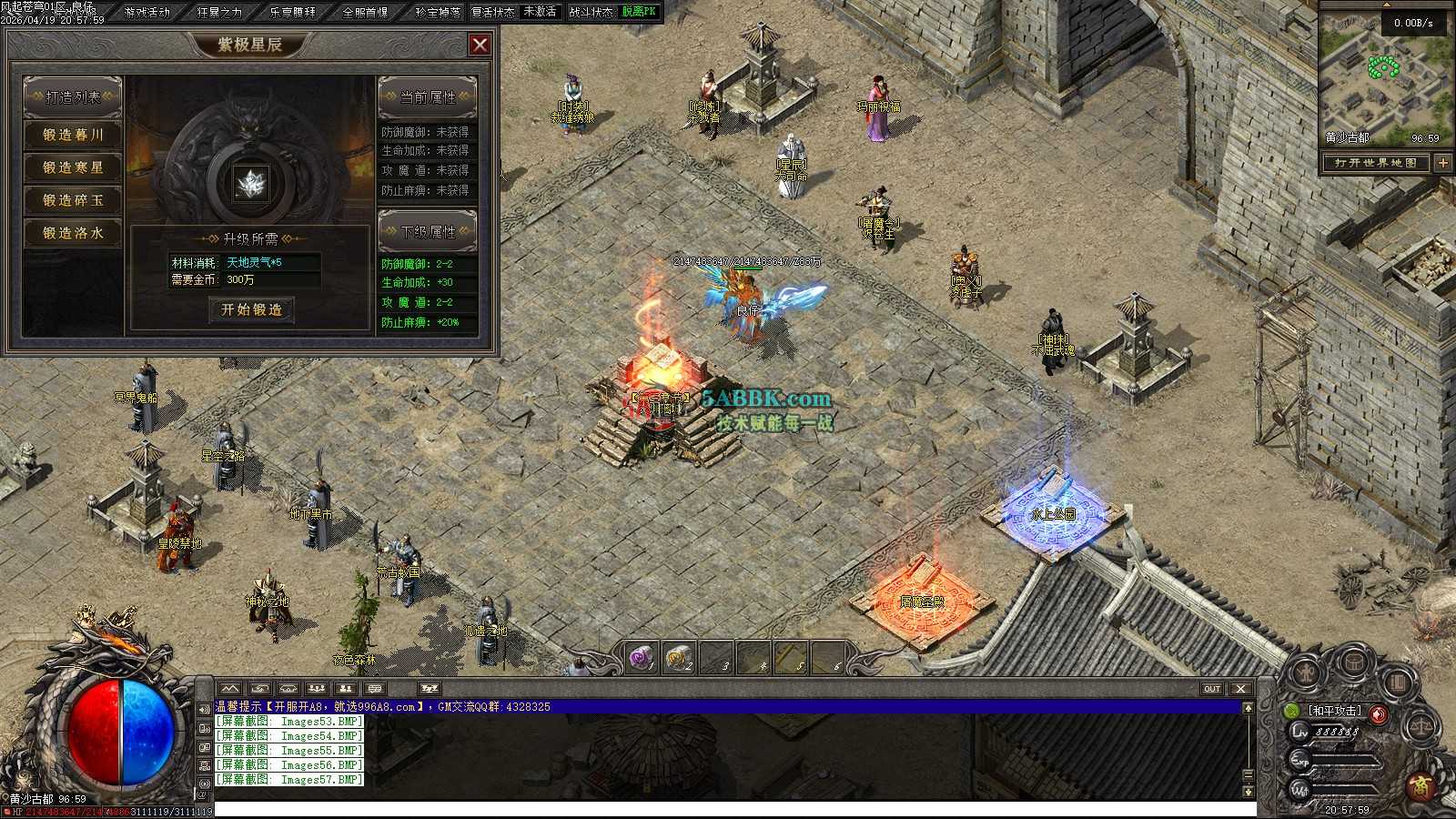The width and height of the screenshot is (1456, 819).
Task: Show the 全服首爆 page
Action: pos(365,12)
